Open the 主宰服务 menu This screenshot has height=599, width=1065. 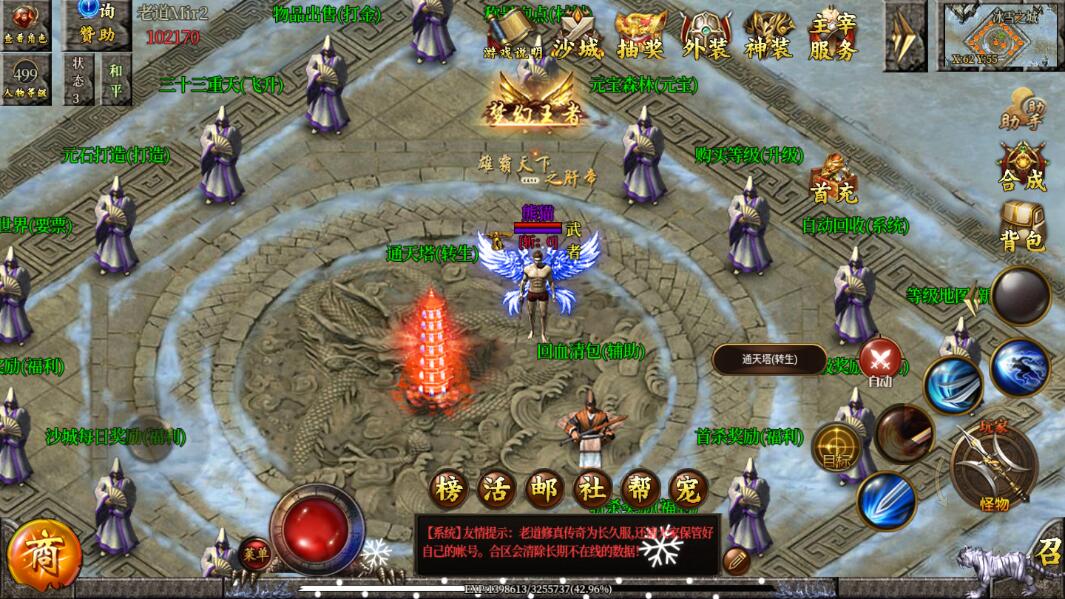coord(832,37)
